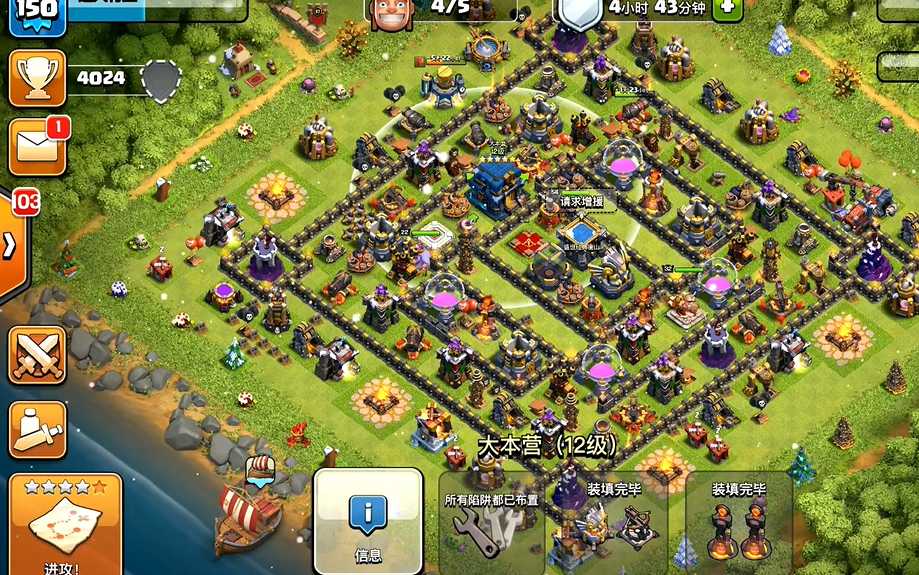Open the crossed swords clan war menu
Viewport: 919px width, 575px height.
pyautogui.click(x=37, y=355)
